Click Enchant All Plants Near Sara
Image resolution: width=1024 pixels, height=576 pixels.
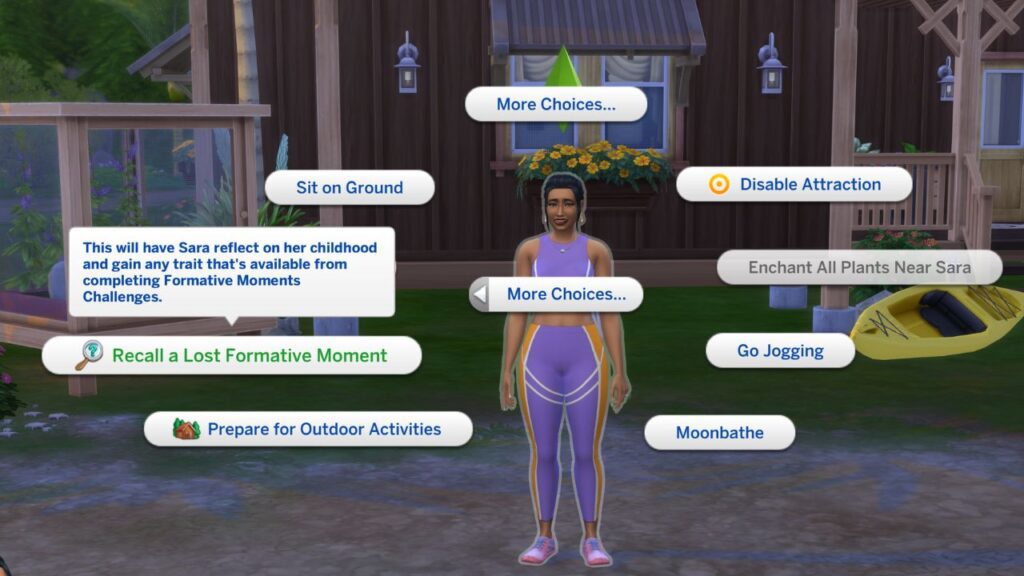[859, 267]
